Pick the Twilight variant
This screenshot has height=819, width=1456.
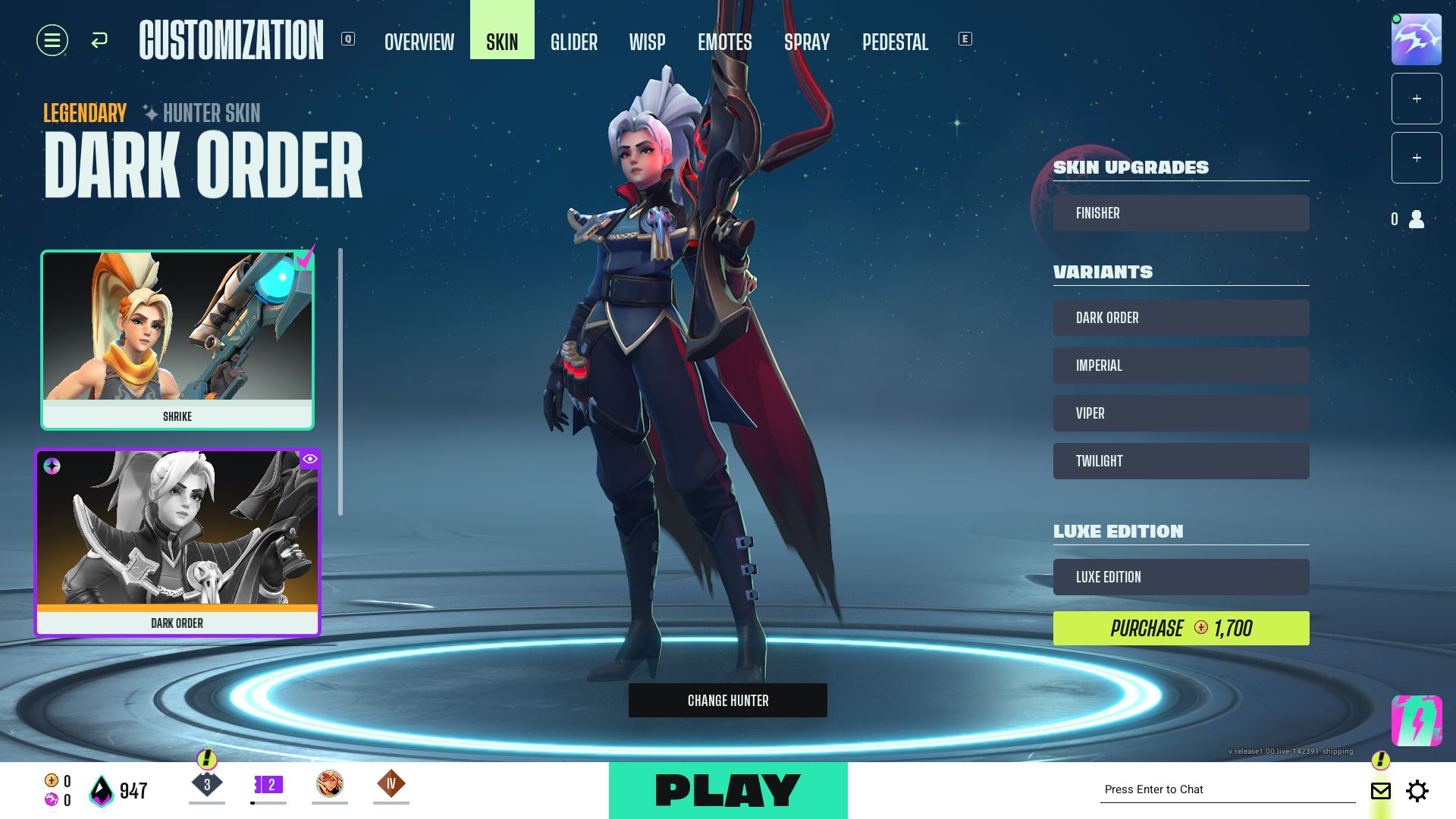click(x=1181, y=461)
